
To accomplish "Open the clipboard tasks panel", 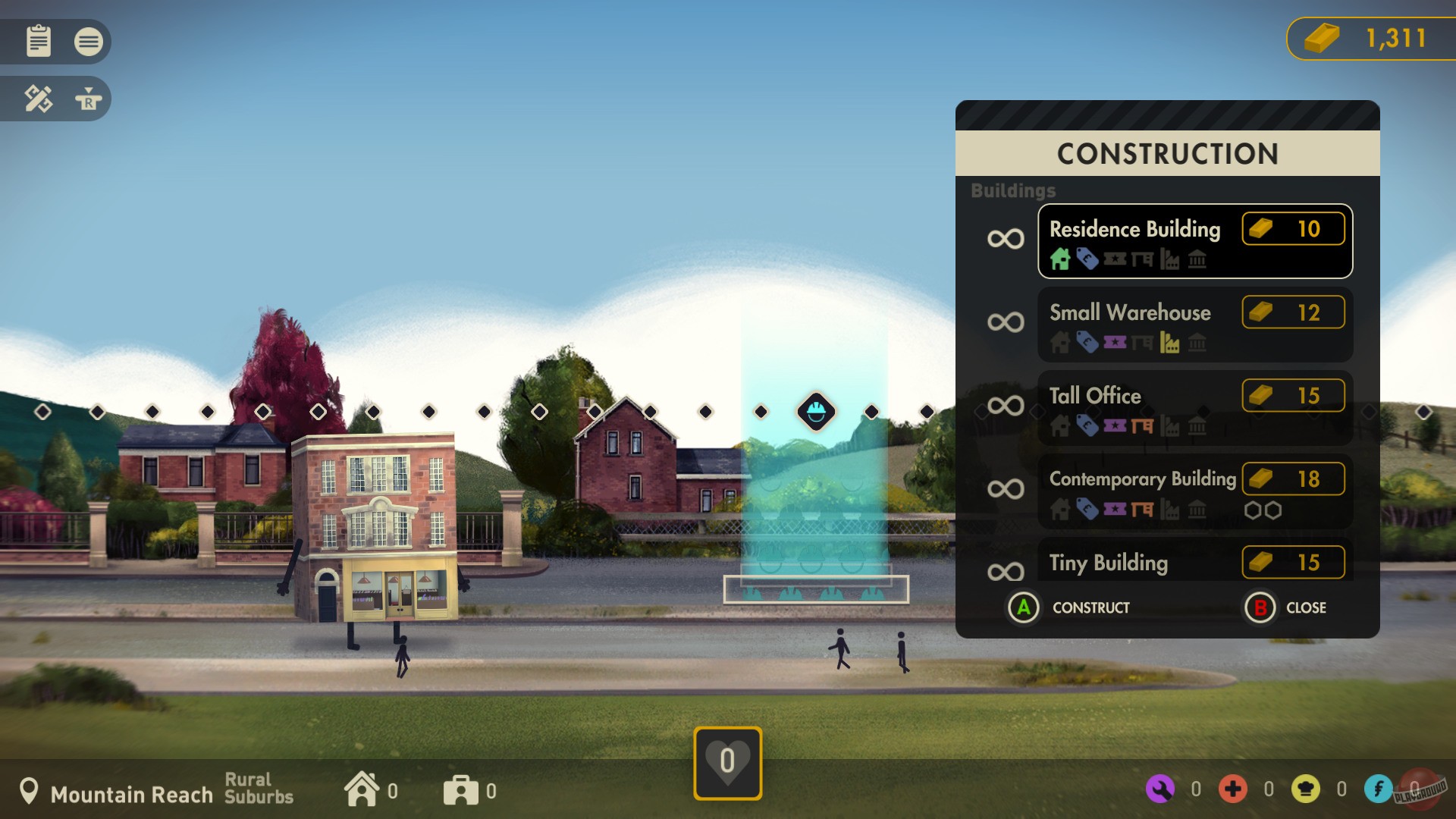I will [x=38, y=42].
